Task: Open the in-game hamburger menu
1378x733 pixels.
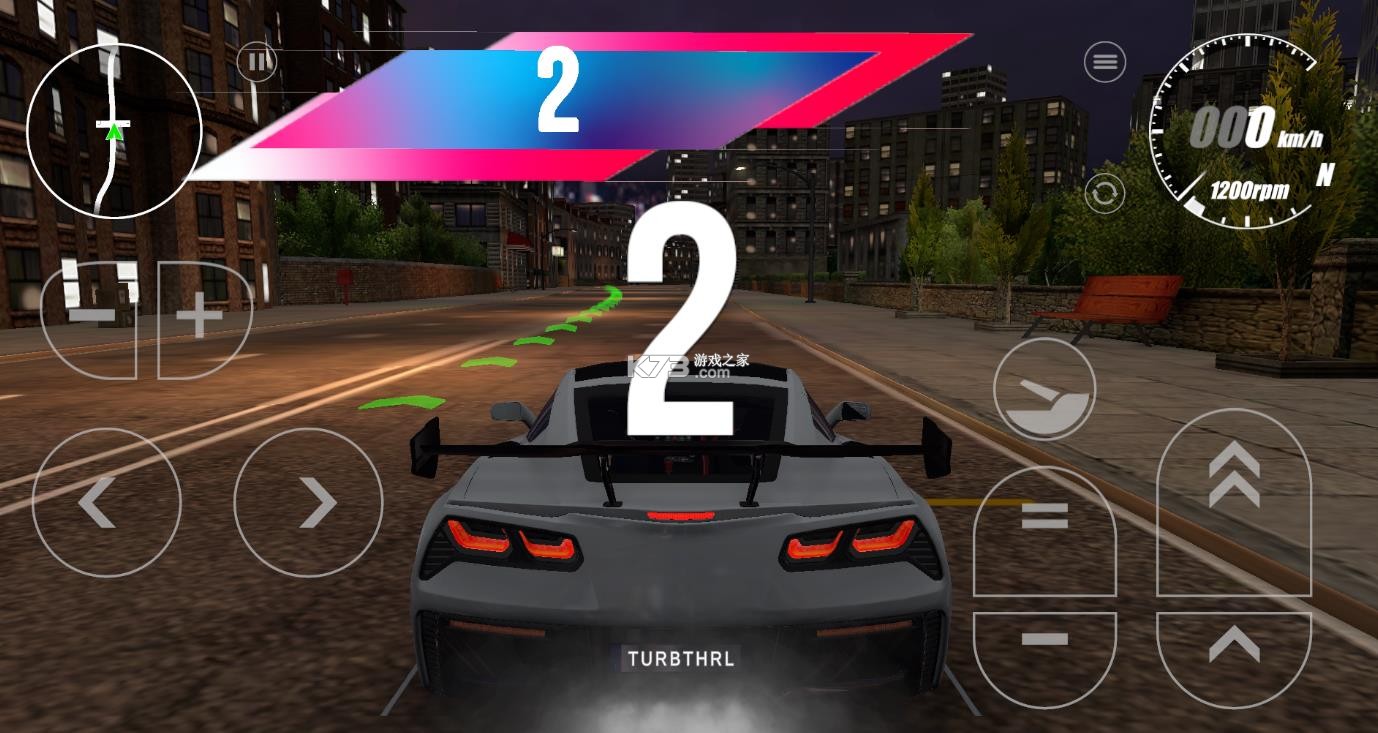Action: 1104,61
